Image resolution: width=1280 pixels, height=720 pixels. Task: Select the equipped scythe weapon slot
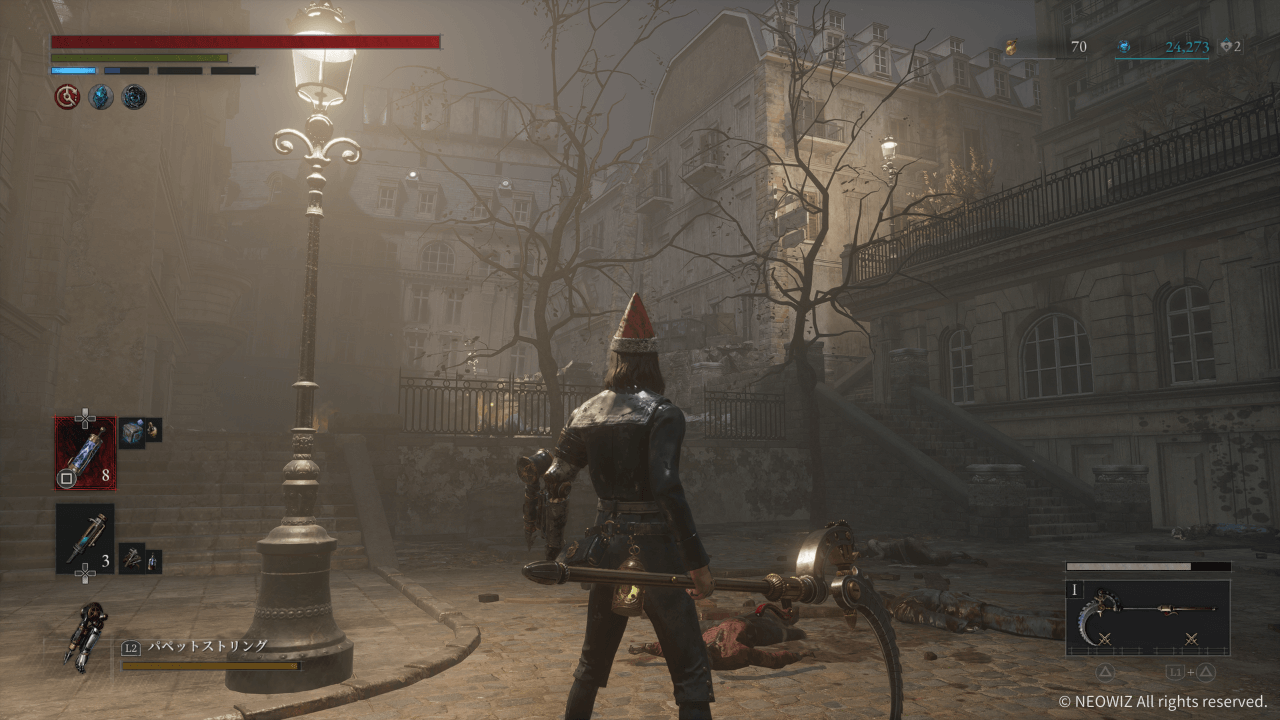point(1148,618)
